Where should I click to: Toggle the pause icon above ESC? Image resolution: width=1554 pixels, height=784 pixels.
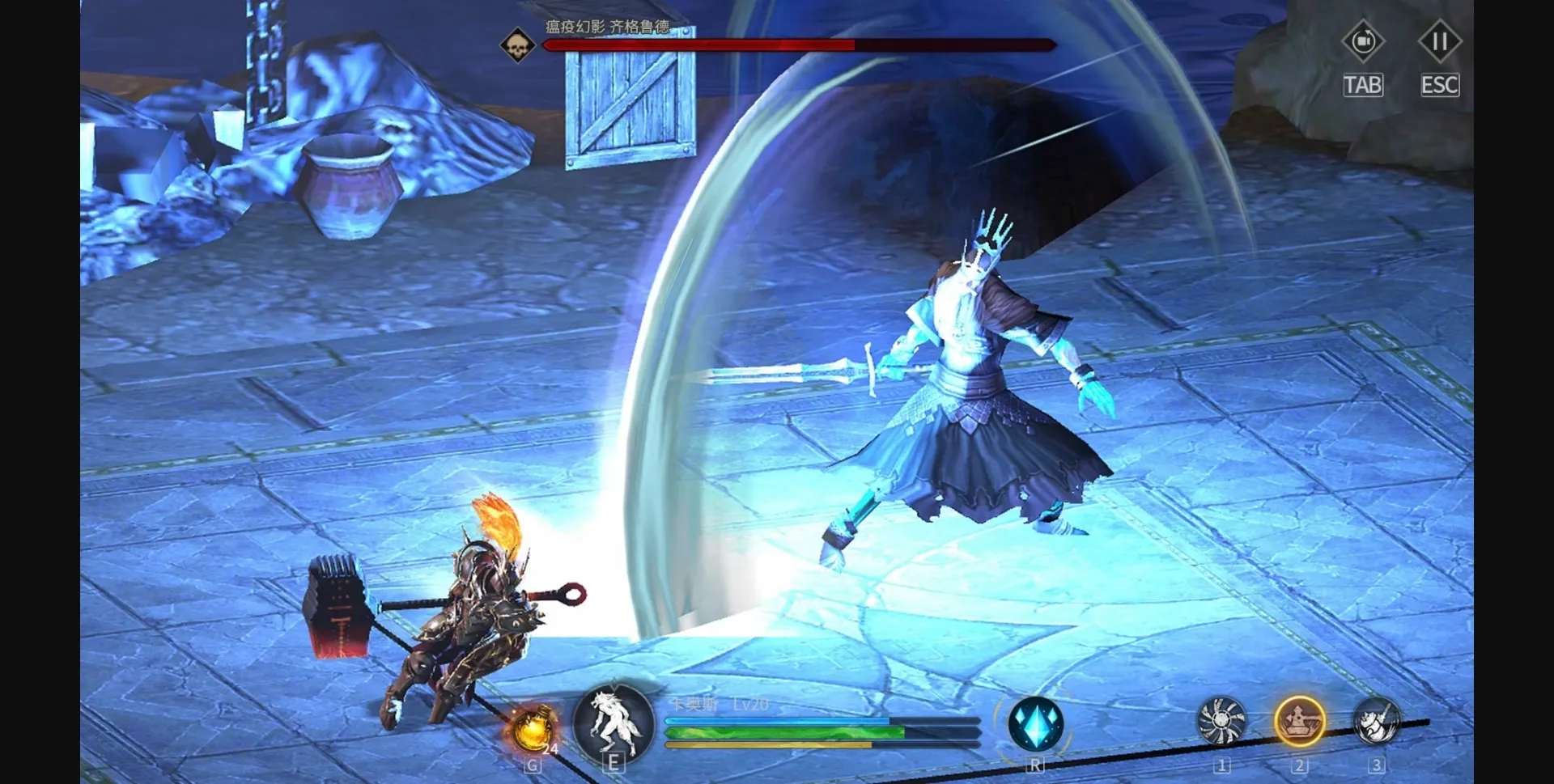pos(1440,42)
